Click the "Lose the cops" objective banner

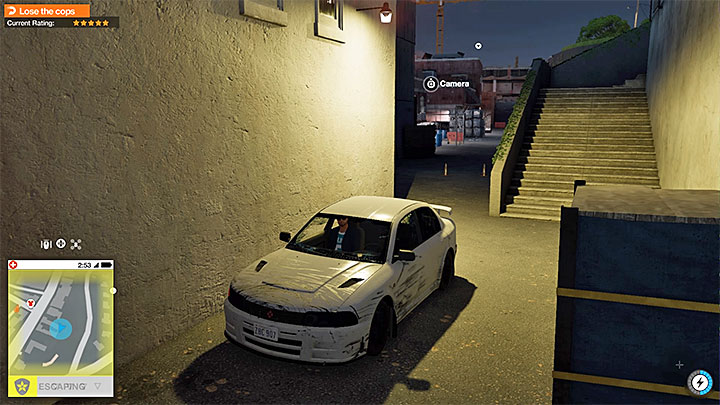(x=46, y=10)
